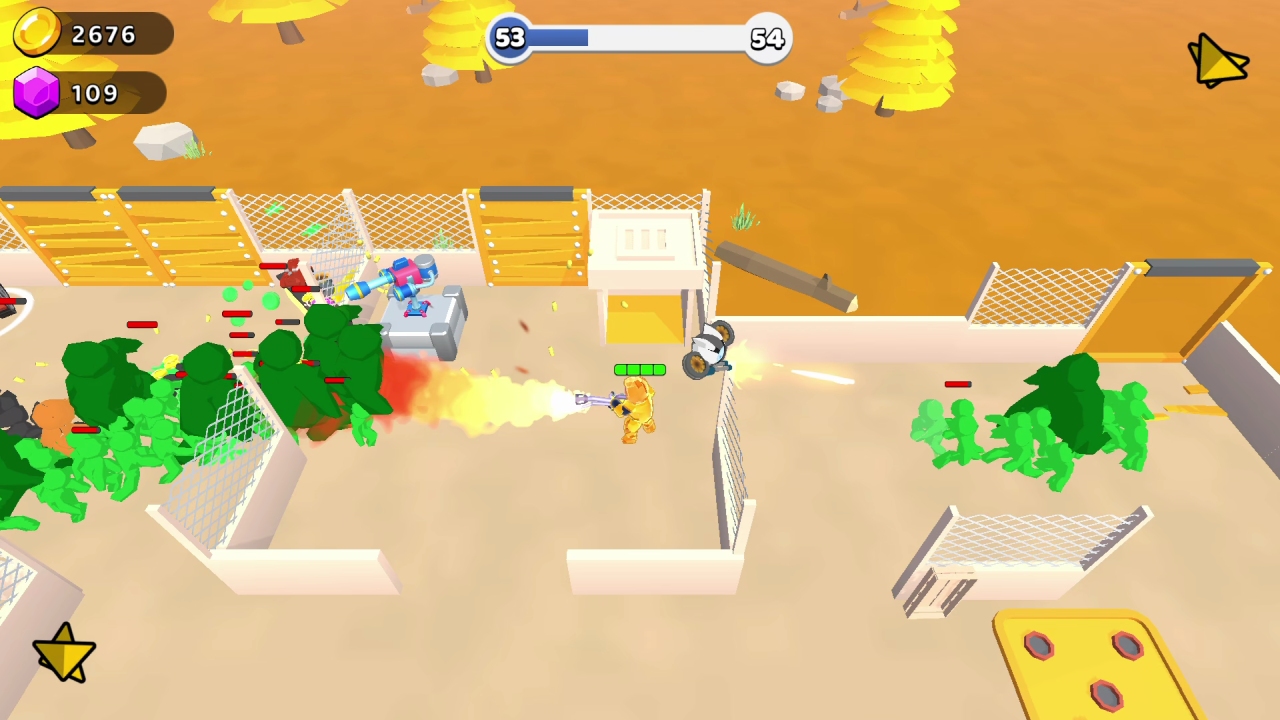This screenshot has height=720, width=1280.
Task: Click the gold coin currency icon
Action: point(38,33)
